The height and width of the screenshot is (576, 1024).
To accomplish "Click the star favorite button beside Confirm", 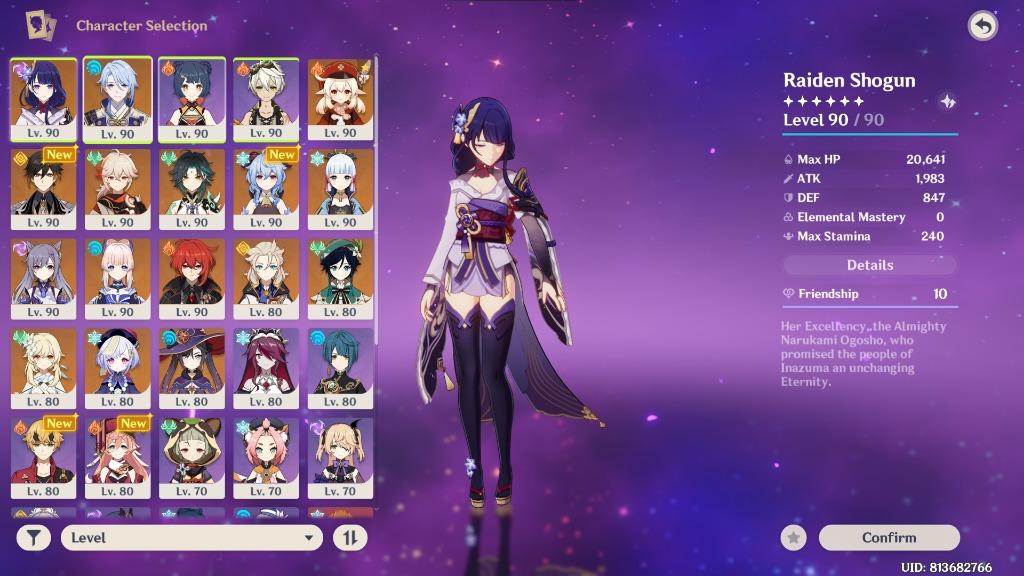I will coord(794,538).
